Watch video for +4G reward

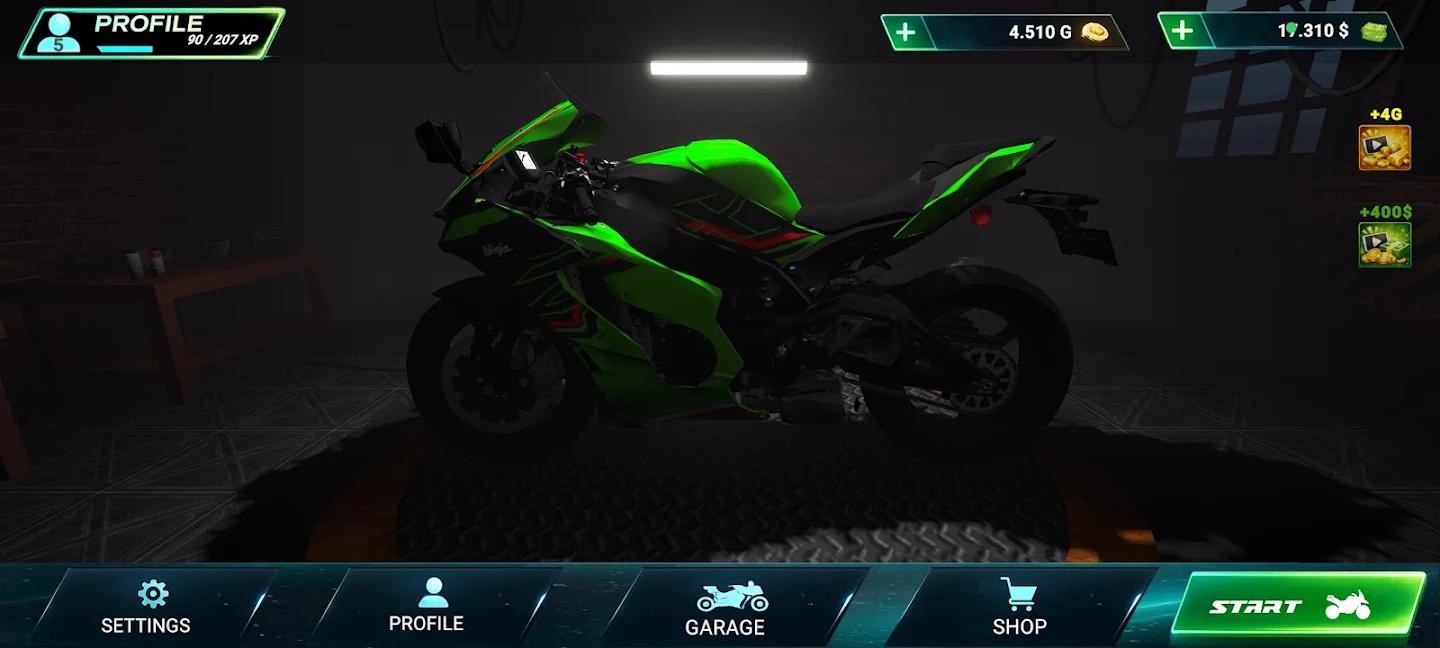point(1384,148)
